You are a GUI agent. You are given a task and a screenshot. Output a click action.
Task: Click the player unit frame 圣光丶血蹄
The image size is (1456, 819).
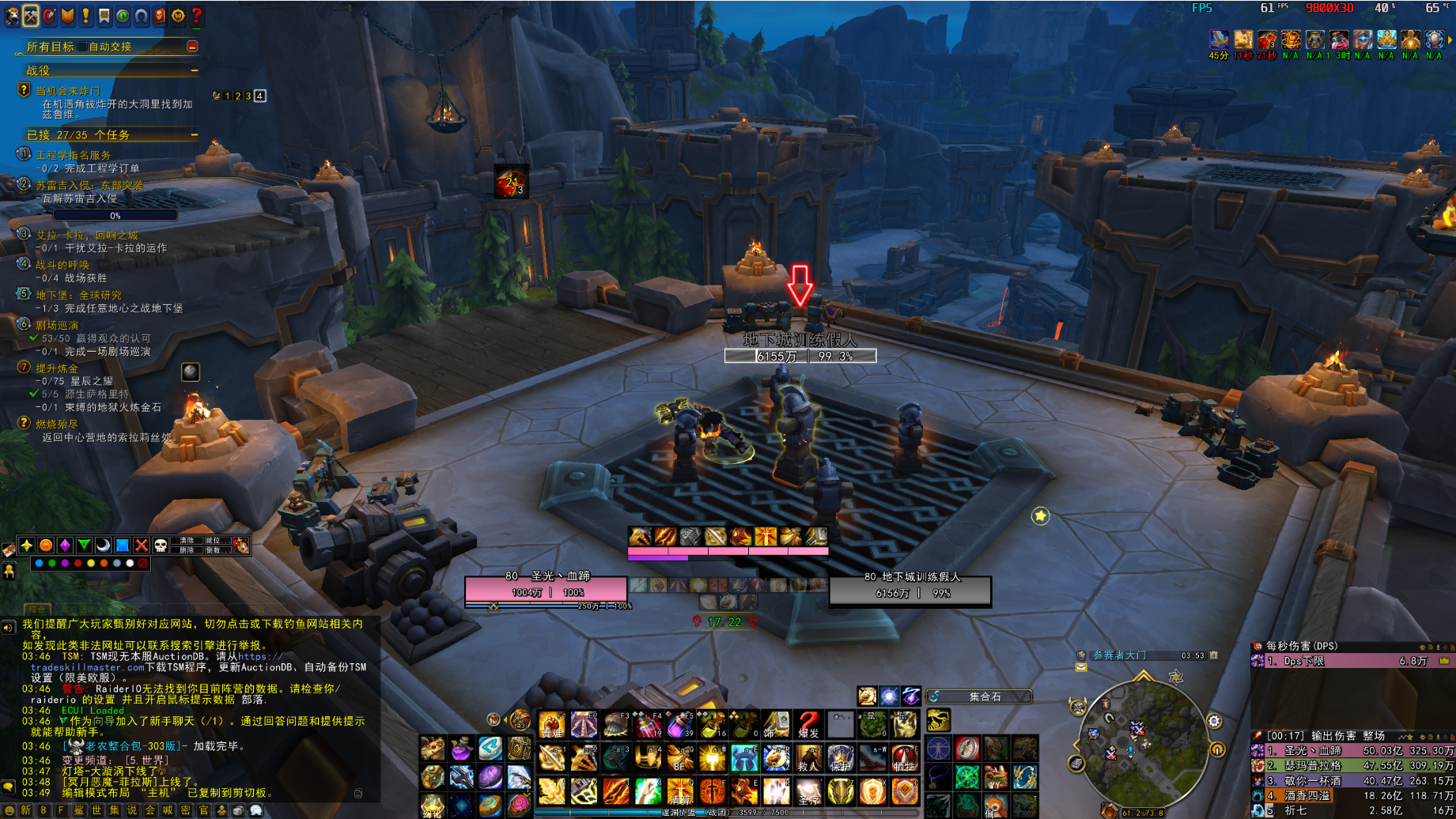(546, 589)
